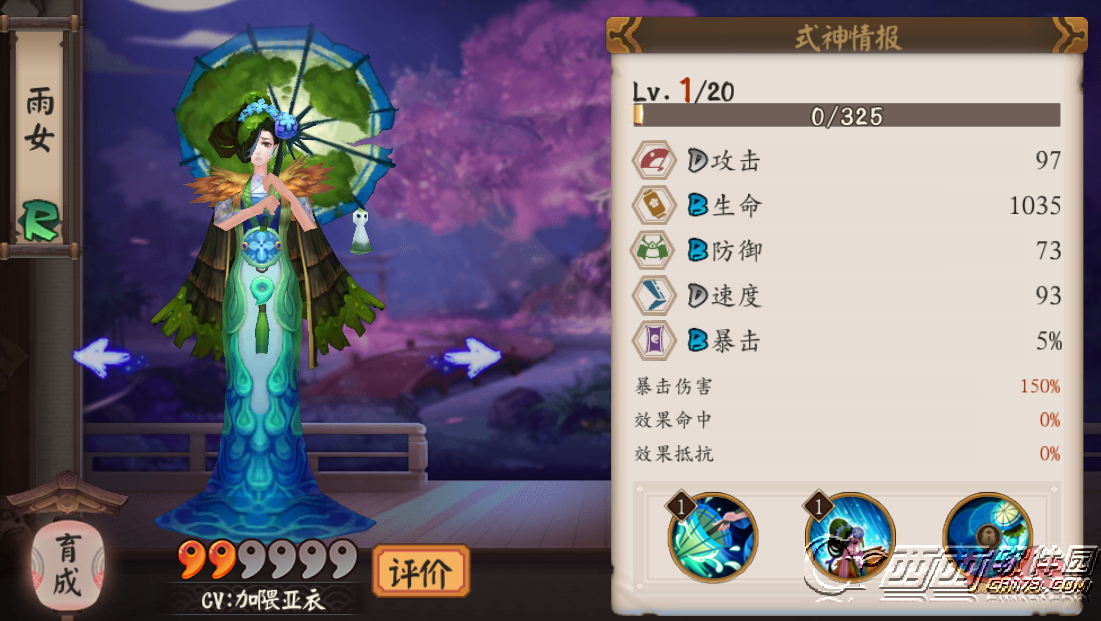Image resolution: width=1101 pixels, height=621 pixels.
Task: Select the 生命 health stat row
Action: pos(847,205)
